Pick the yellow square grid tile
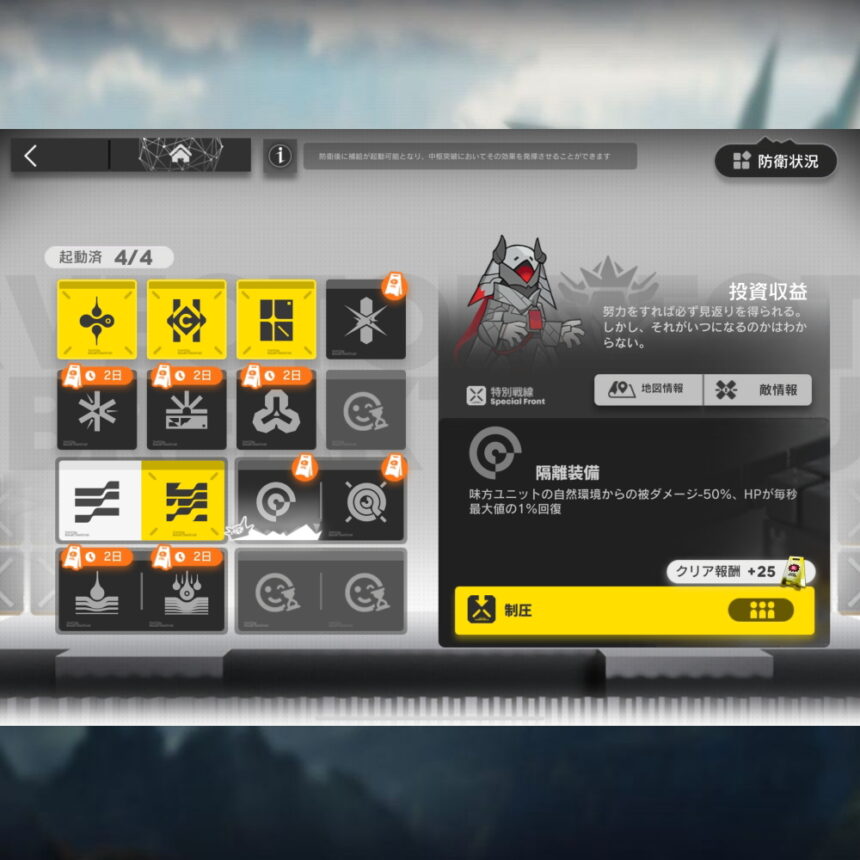Screen dimensions: 860x860 [x=276, y=320]
